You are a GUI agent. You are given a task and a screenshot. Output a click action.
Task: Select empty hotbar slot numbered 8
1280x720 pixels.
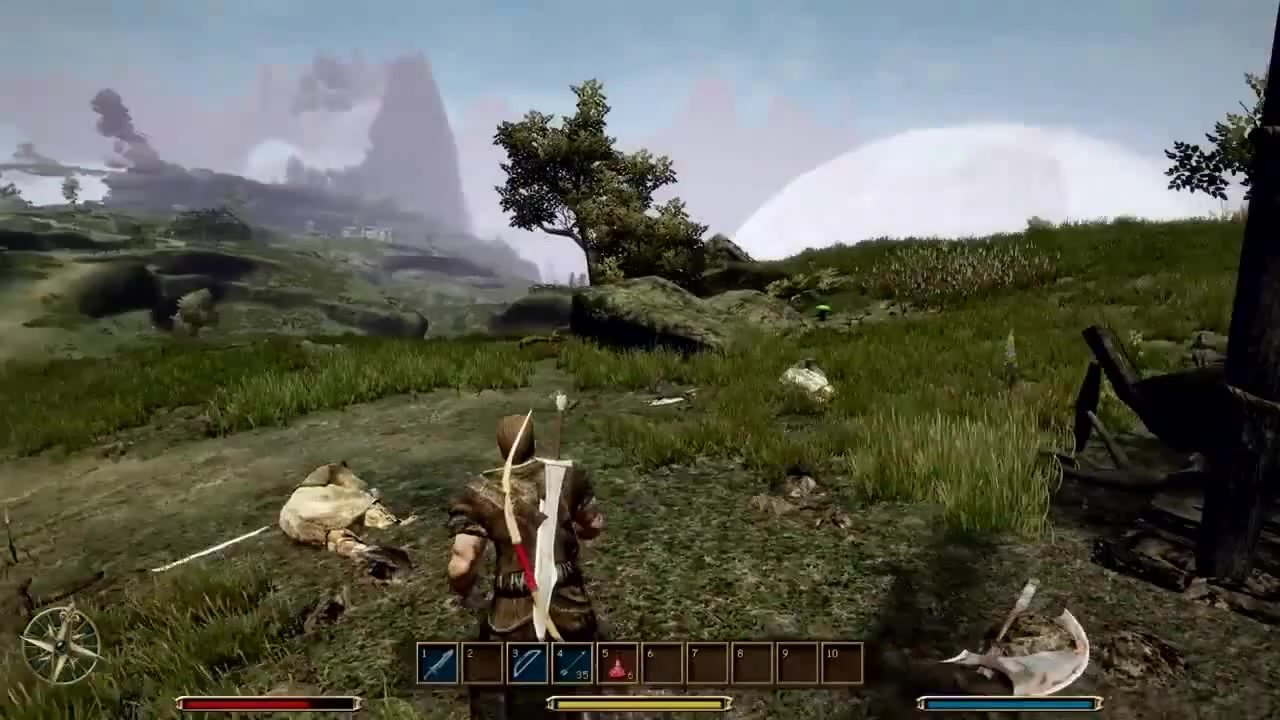pos(753,663)
